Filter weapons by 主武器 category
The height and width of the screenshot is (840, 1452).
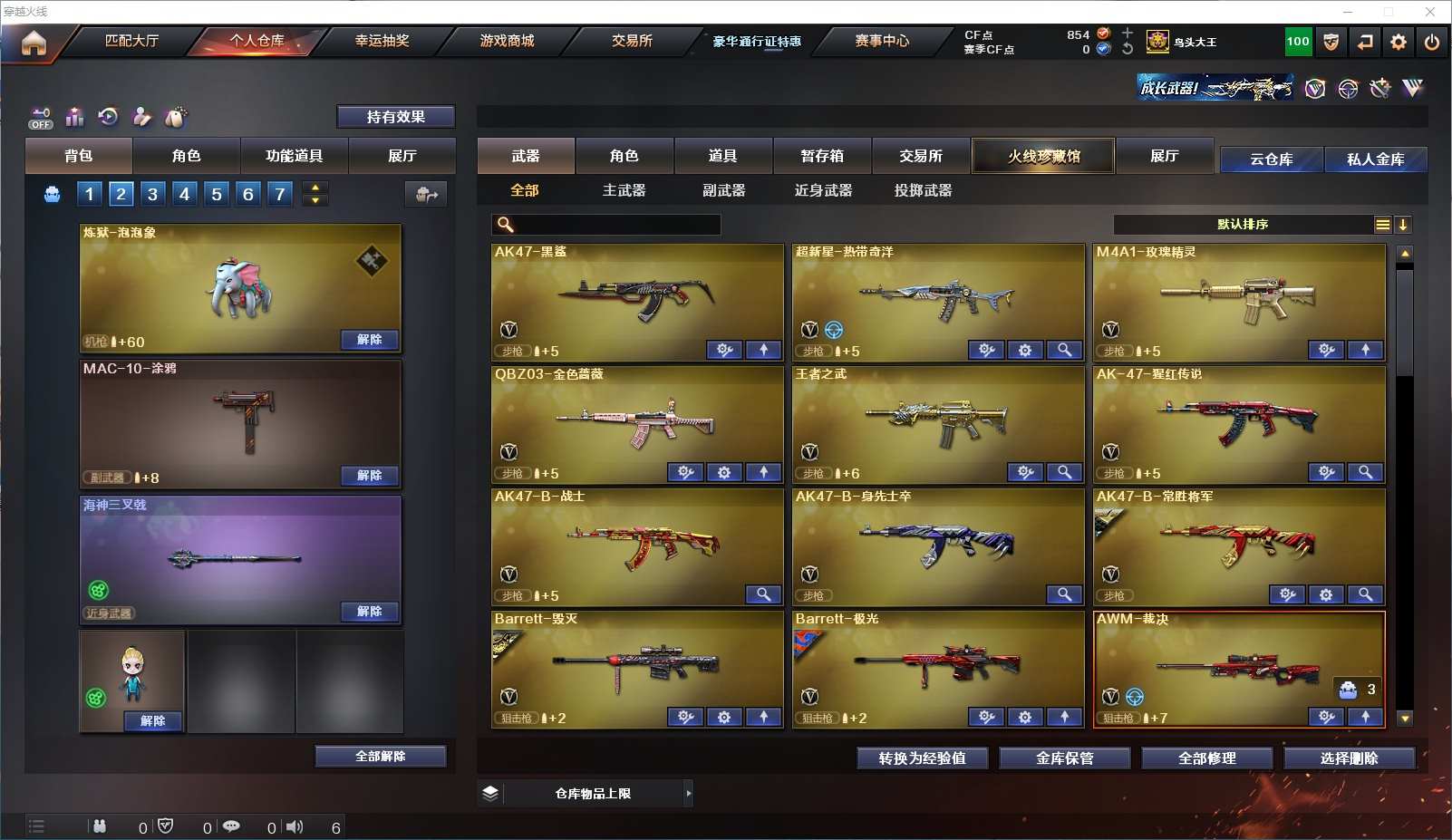click(x=624, y=190)
